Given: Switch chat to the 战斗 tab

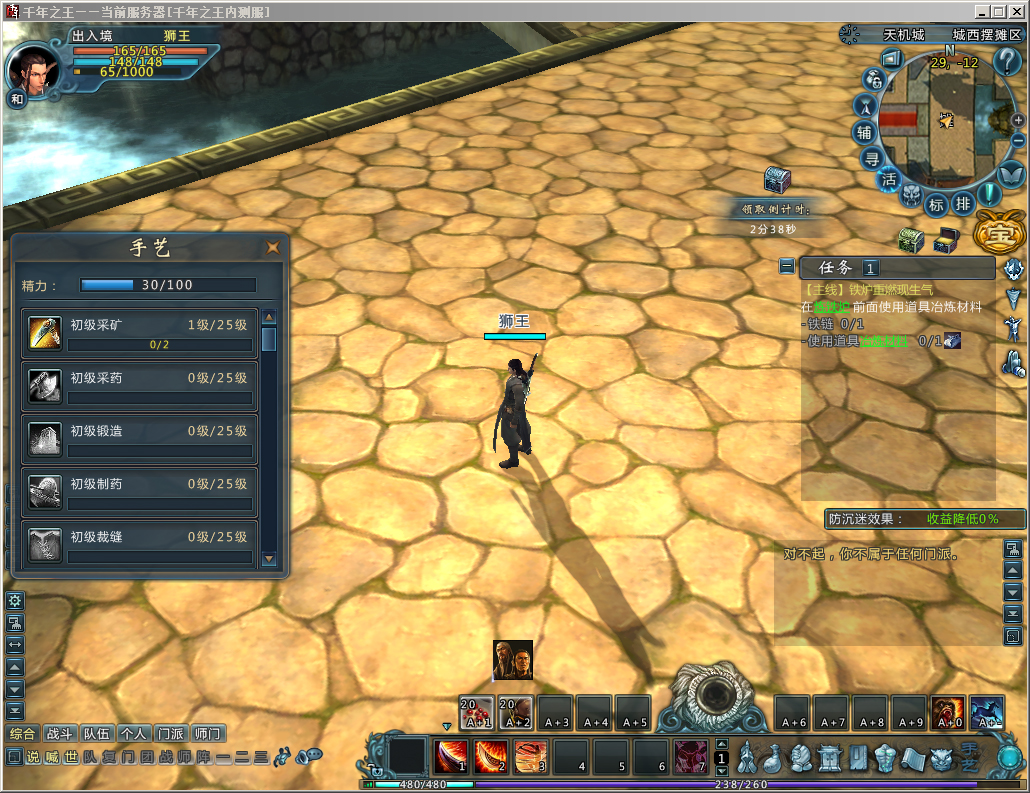Looking at the screenshot, I should (x=61, y=734).
